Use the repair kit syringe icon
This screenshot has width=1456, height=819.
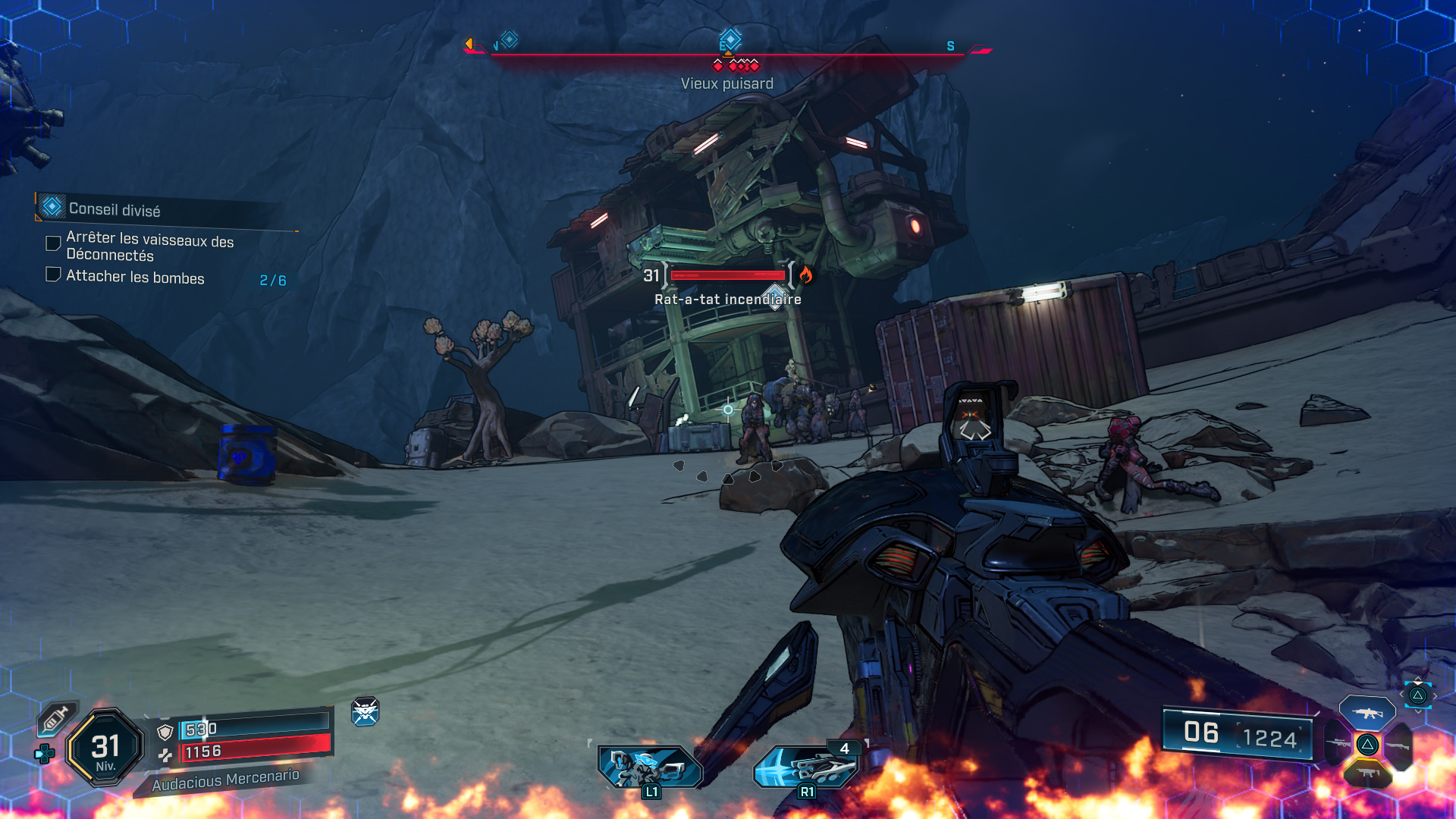(x=56, y=718)
